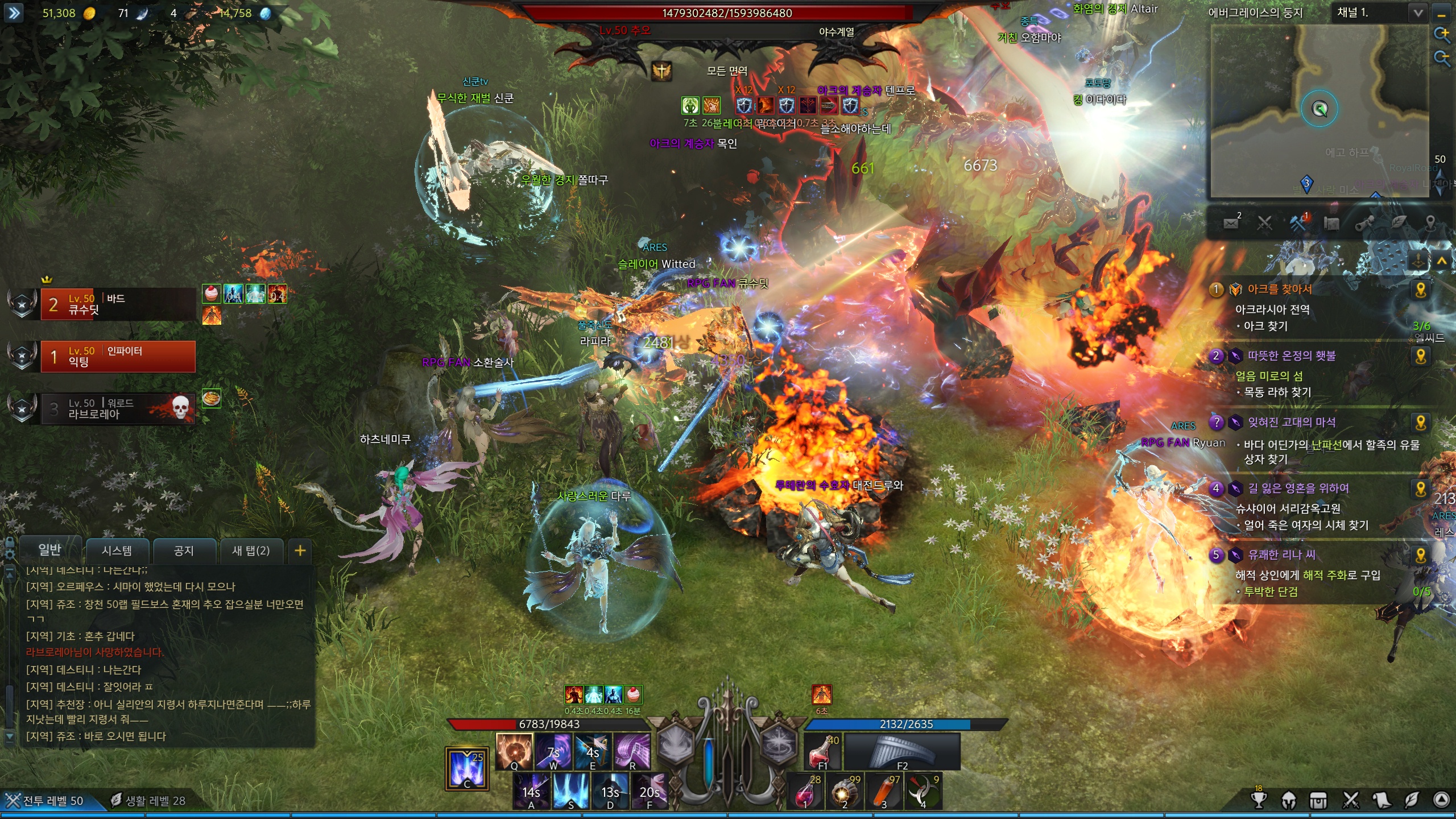Click the hammer icon with red notification badge

point(1298,223)
